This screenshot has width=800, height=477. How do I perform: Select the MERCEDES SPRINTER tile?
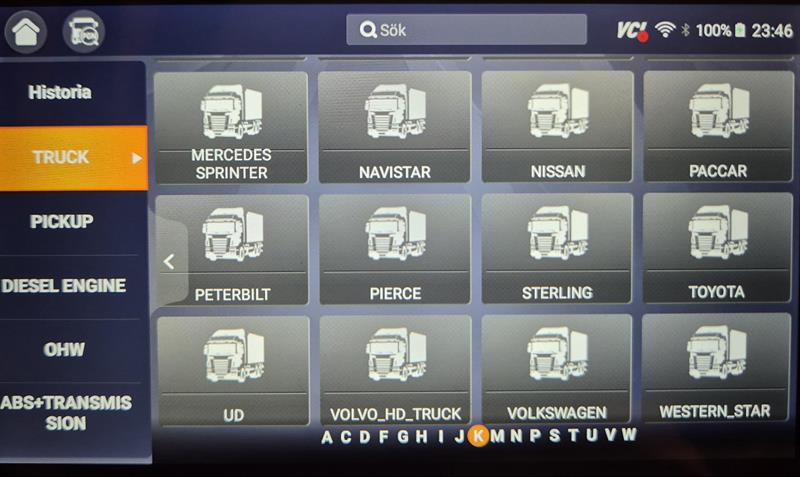pos(231,127)
